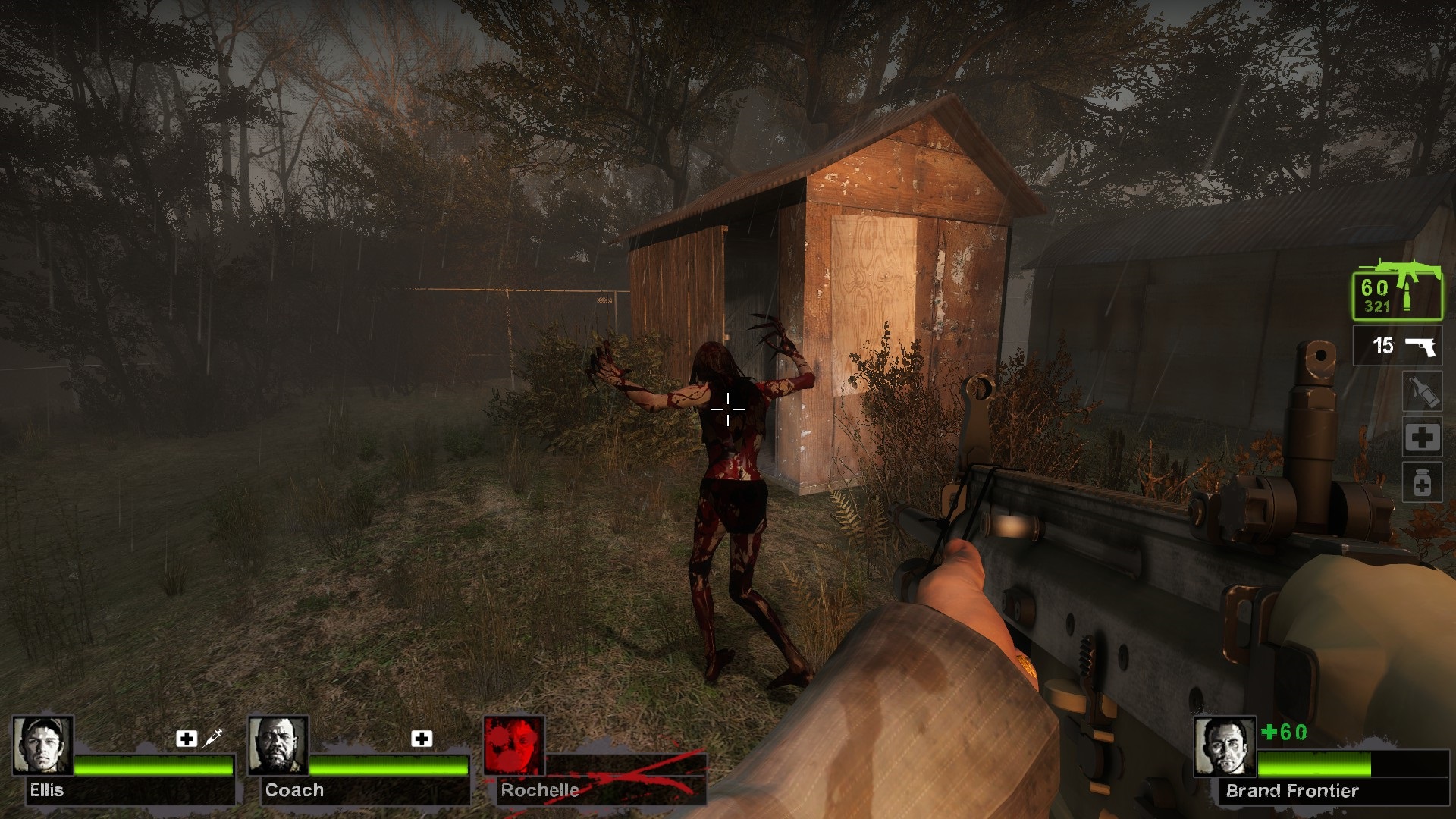Image resolution: width=1456 pixels, height=819 pixels.
Task: Click Ellis's adrenaline syringe icon
Action: pyautogui.click(x=212, y=737)
